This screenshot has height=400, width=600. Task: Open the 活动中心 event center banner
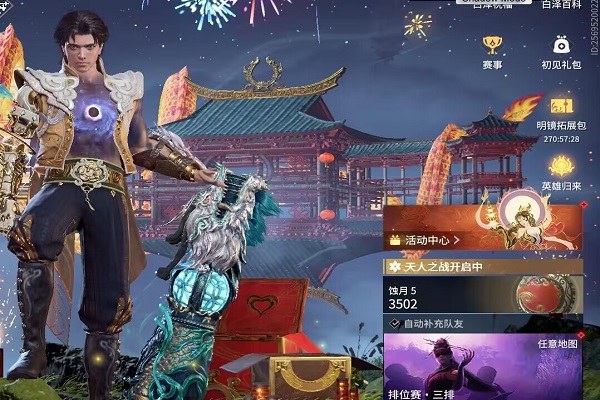430,240
